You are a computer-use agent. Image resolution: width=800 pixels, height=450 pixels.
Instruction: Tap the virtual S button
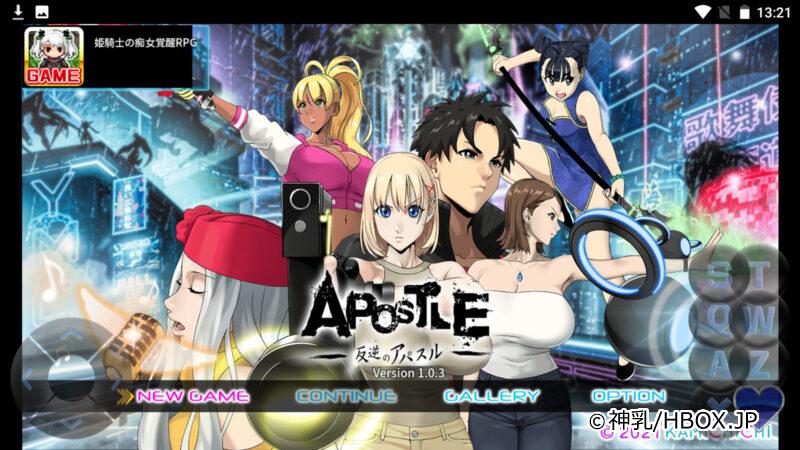click(x=718, y=273)
